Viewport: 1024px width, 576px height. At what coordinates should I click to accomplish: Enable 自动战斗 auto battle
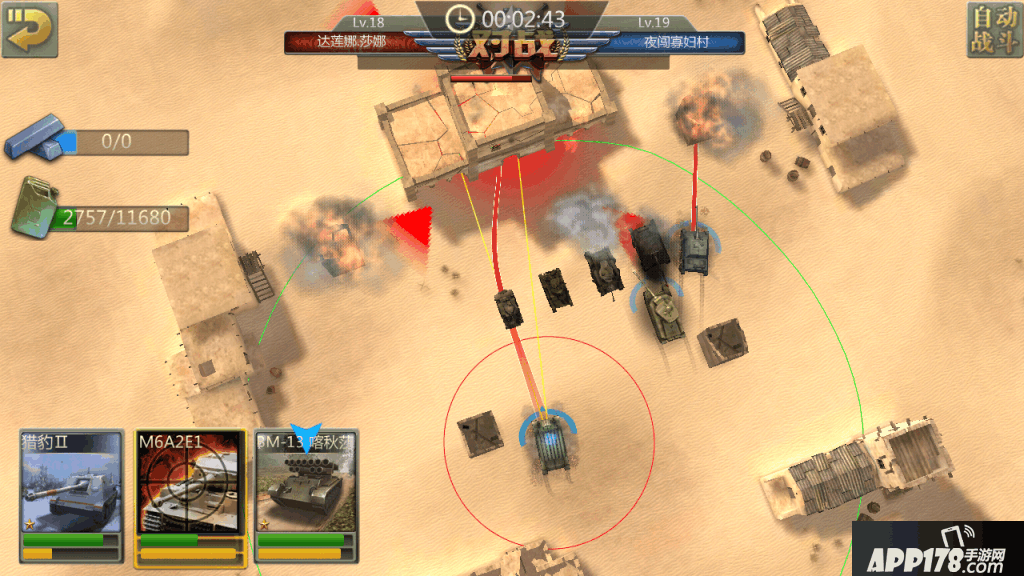pos(993,30)
